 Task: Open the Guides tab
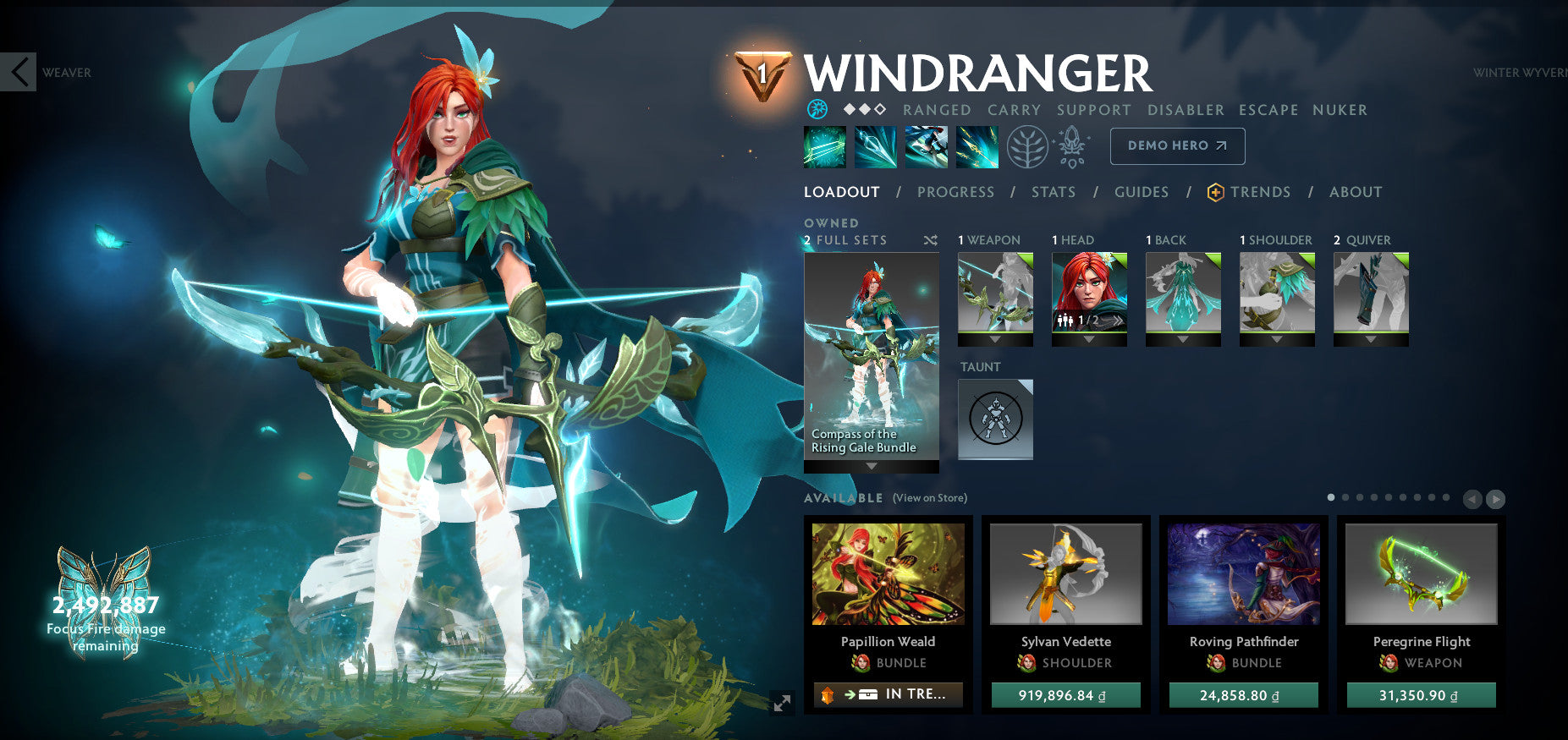pos(1142,192)
